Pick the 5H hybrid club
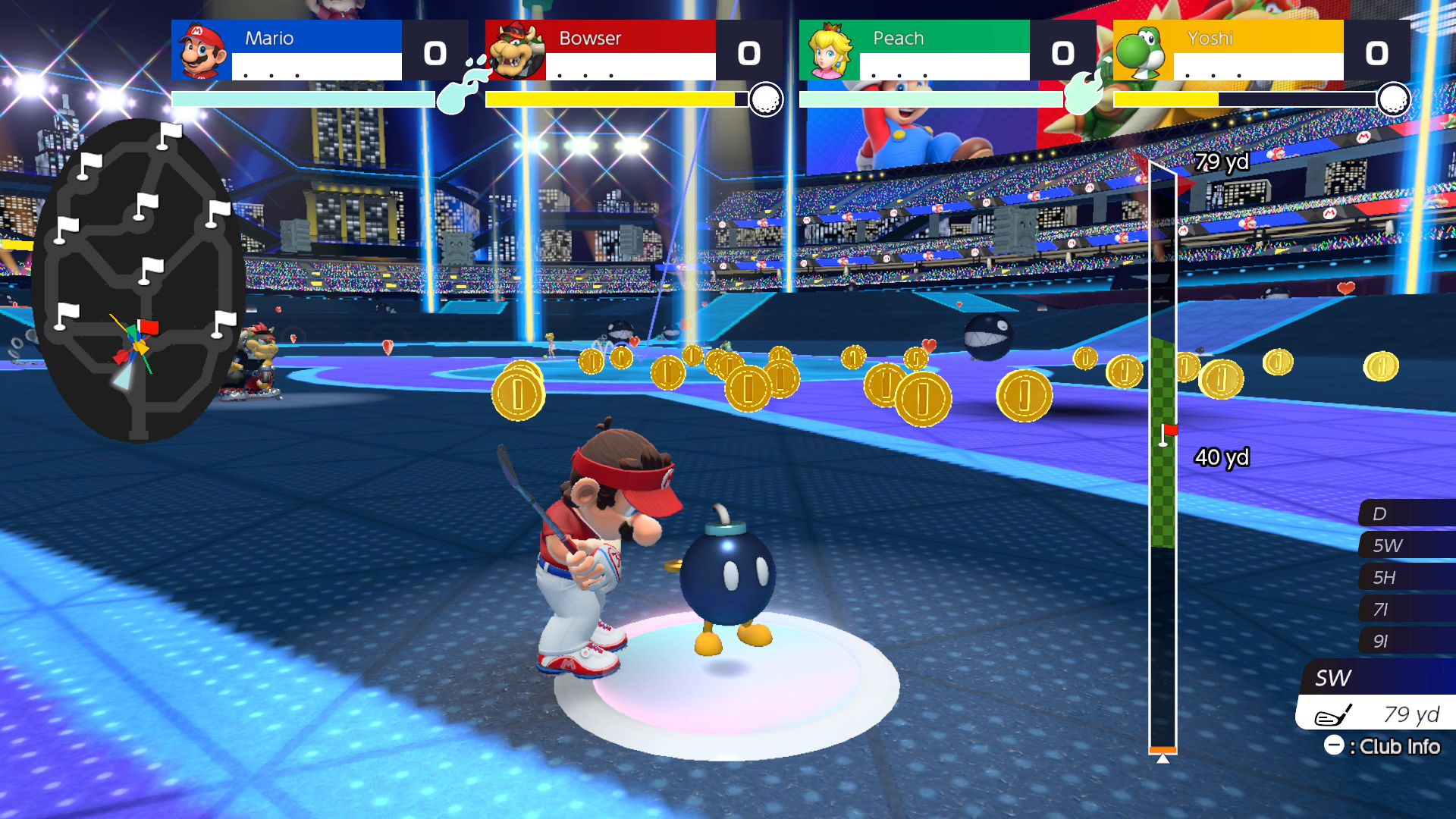 click(x=1405, y=577)
